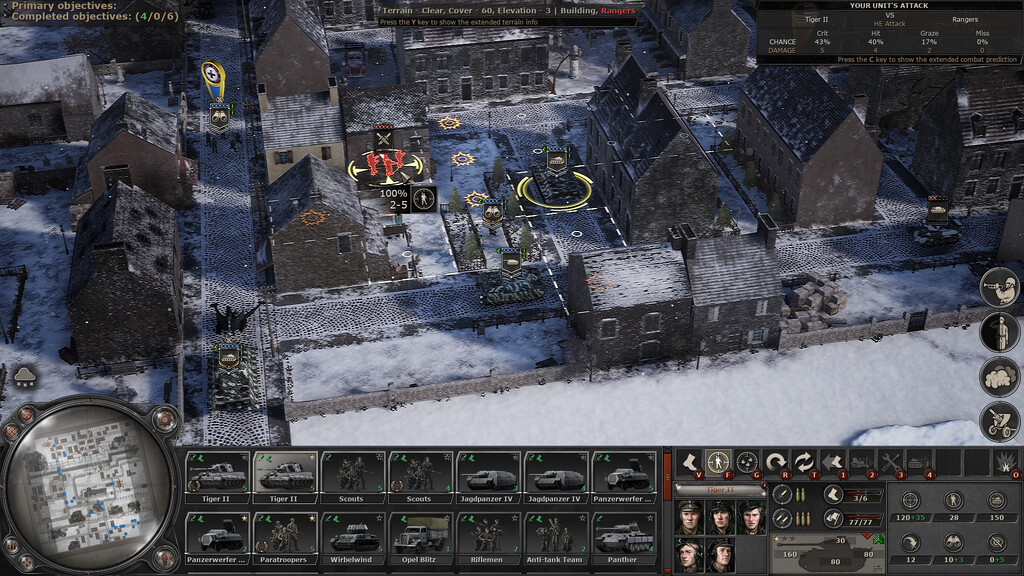The height and width of the screenshot is (576, 1024).
Task: Choose the Panther tank card
Action: click(623, 536)
